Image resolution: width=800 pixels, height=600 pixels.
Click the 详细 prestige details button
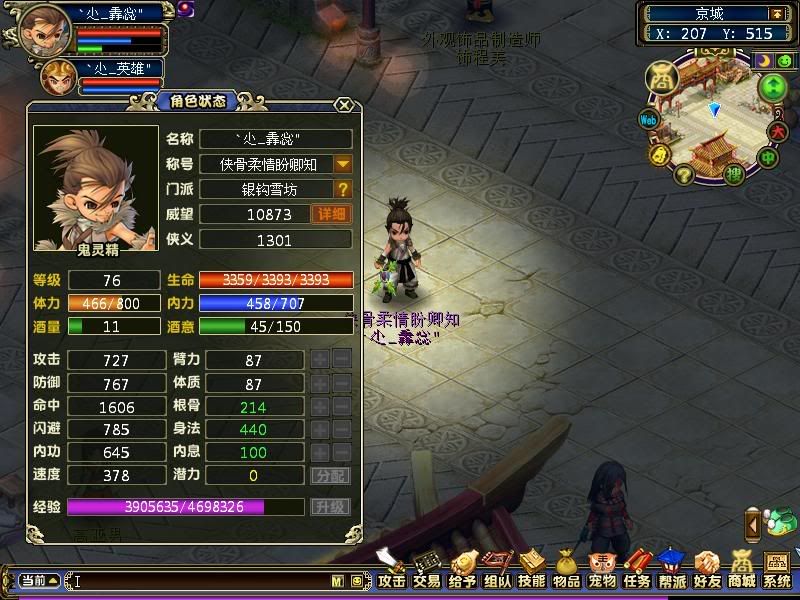click(x=332, y=214)
